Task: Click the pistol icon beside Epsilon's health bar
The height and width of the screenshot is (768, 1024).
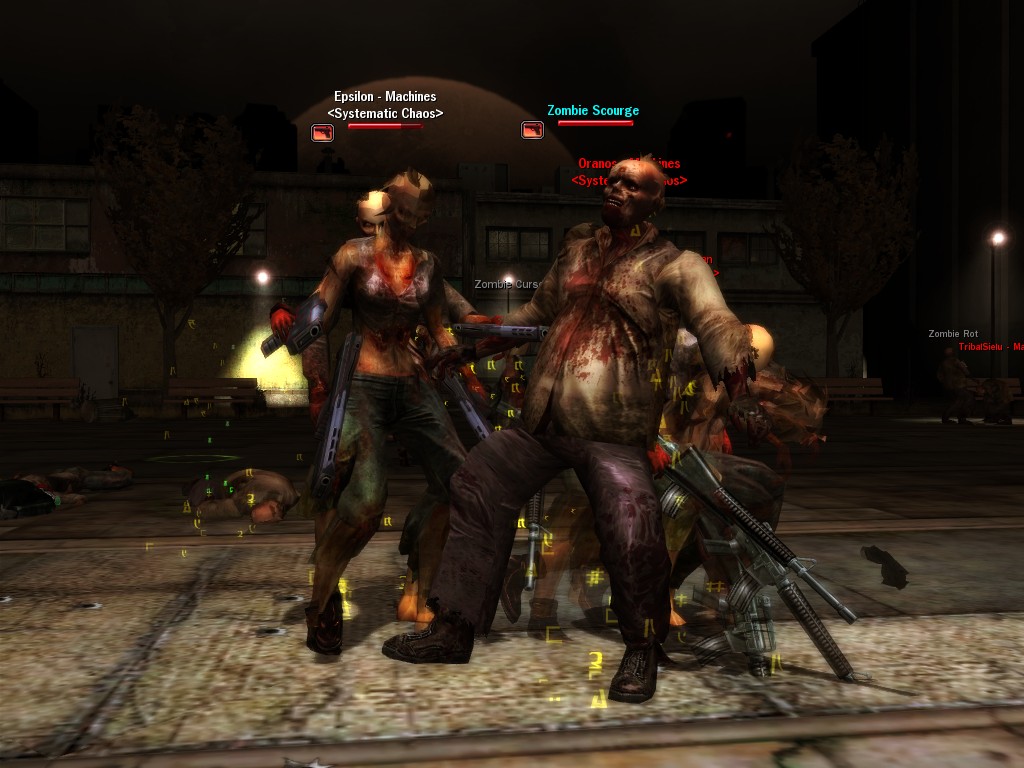Action: [322, 132]
